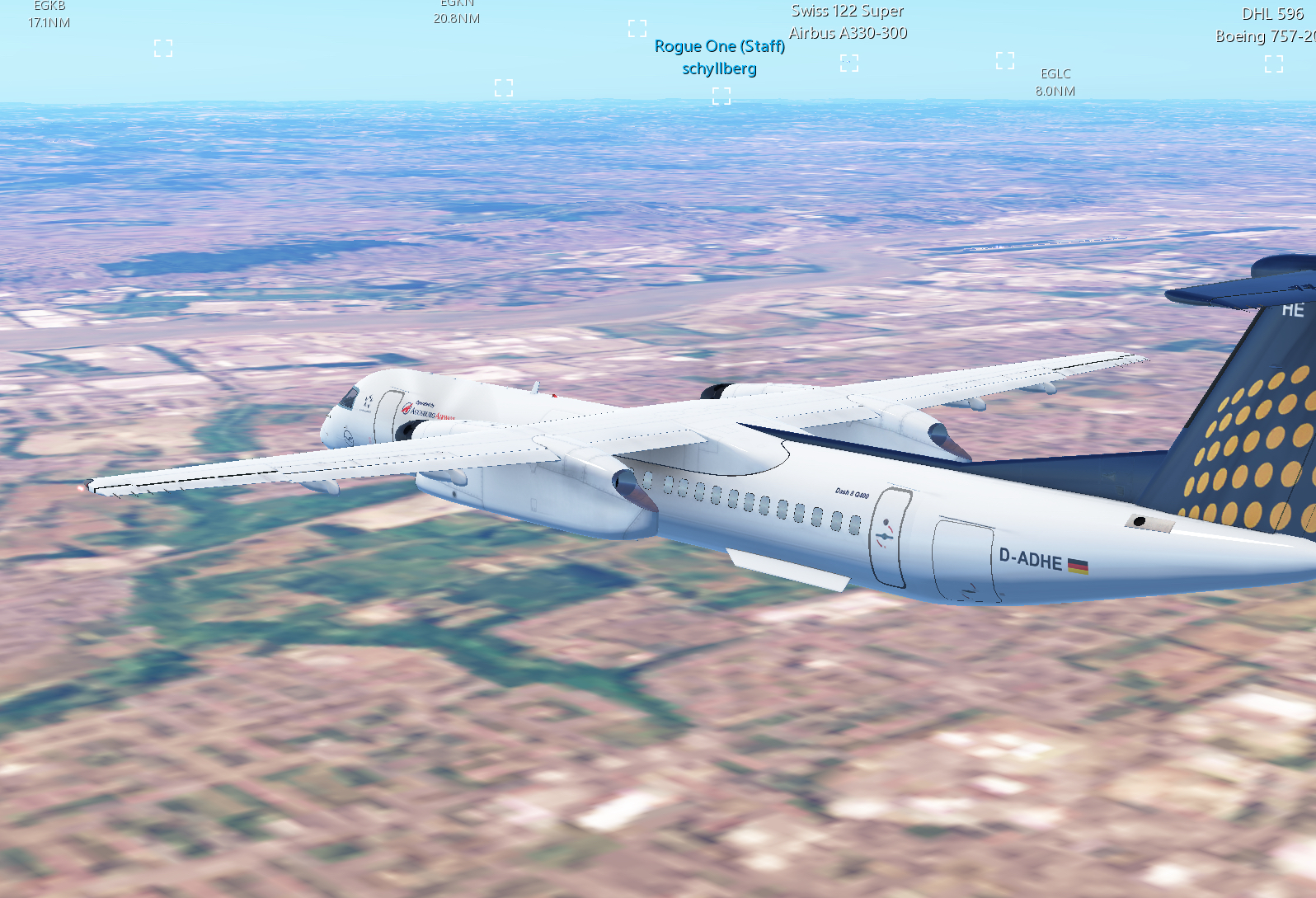Select the EGLC airport distance label

[x=1055, y=82]
